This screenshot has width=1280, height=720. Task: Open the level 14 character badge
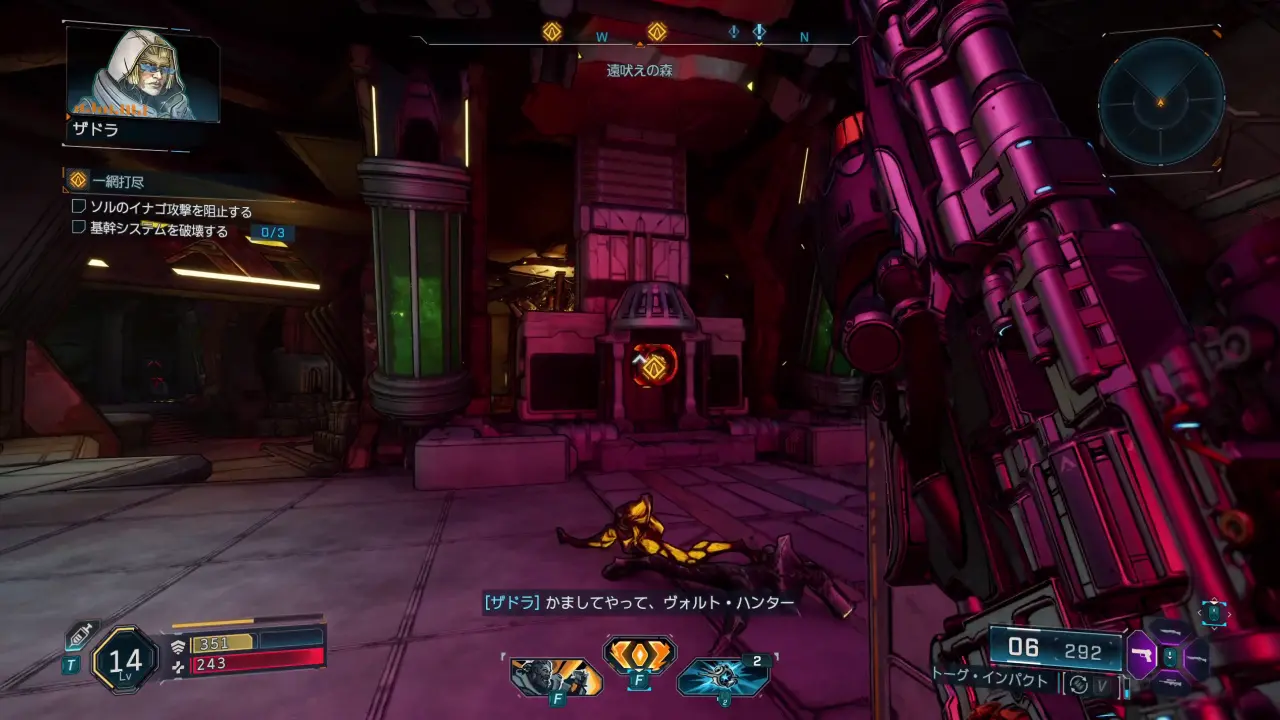(125, 659)
